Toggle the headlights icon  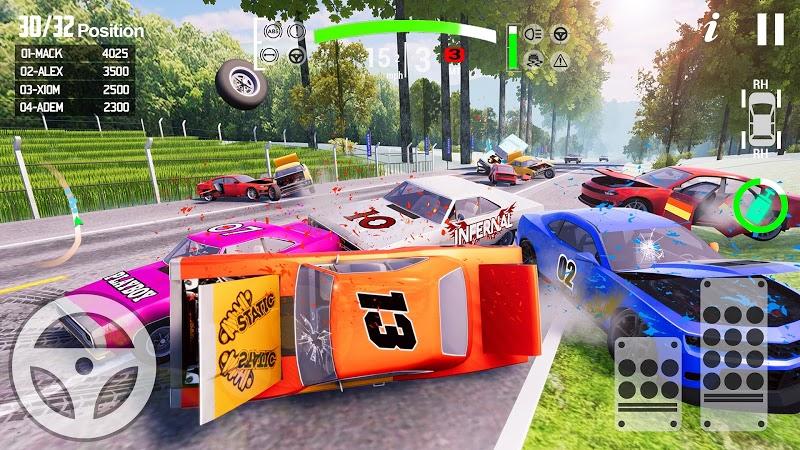[535, 34]
